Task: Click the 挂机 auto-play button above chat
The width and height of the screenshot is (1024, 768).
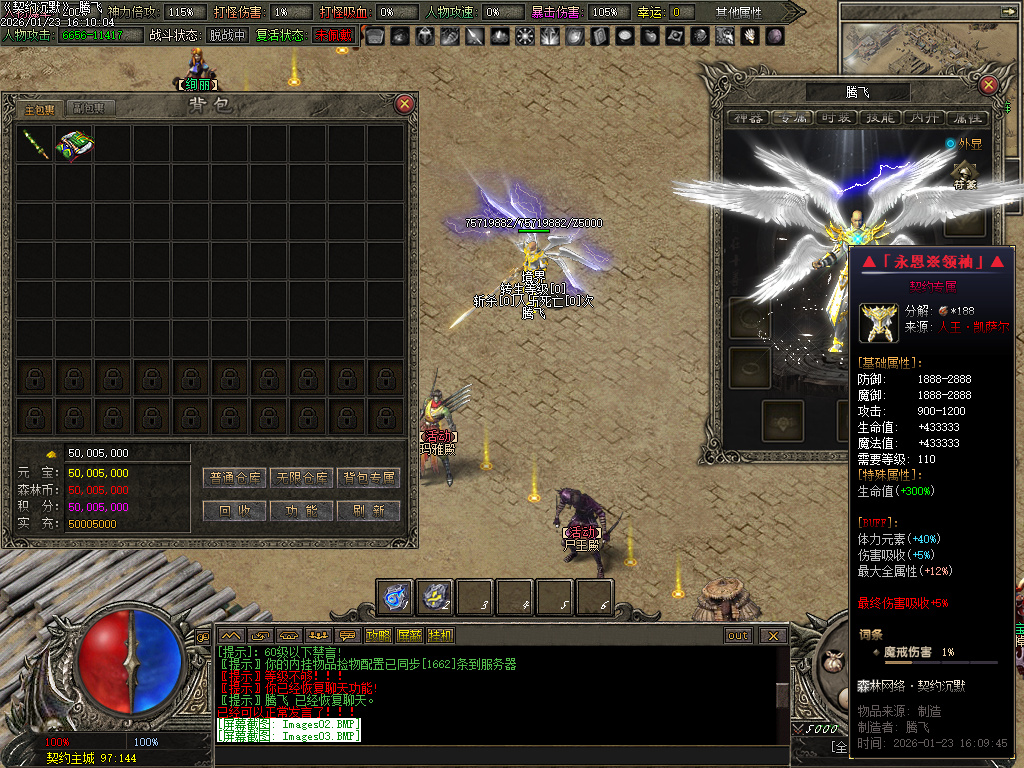Action: coord(440,635)
